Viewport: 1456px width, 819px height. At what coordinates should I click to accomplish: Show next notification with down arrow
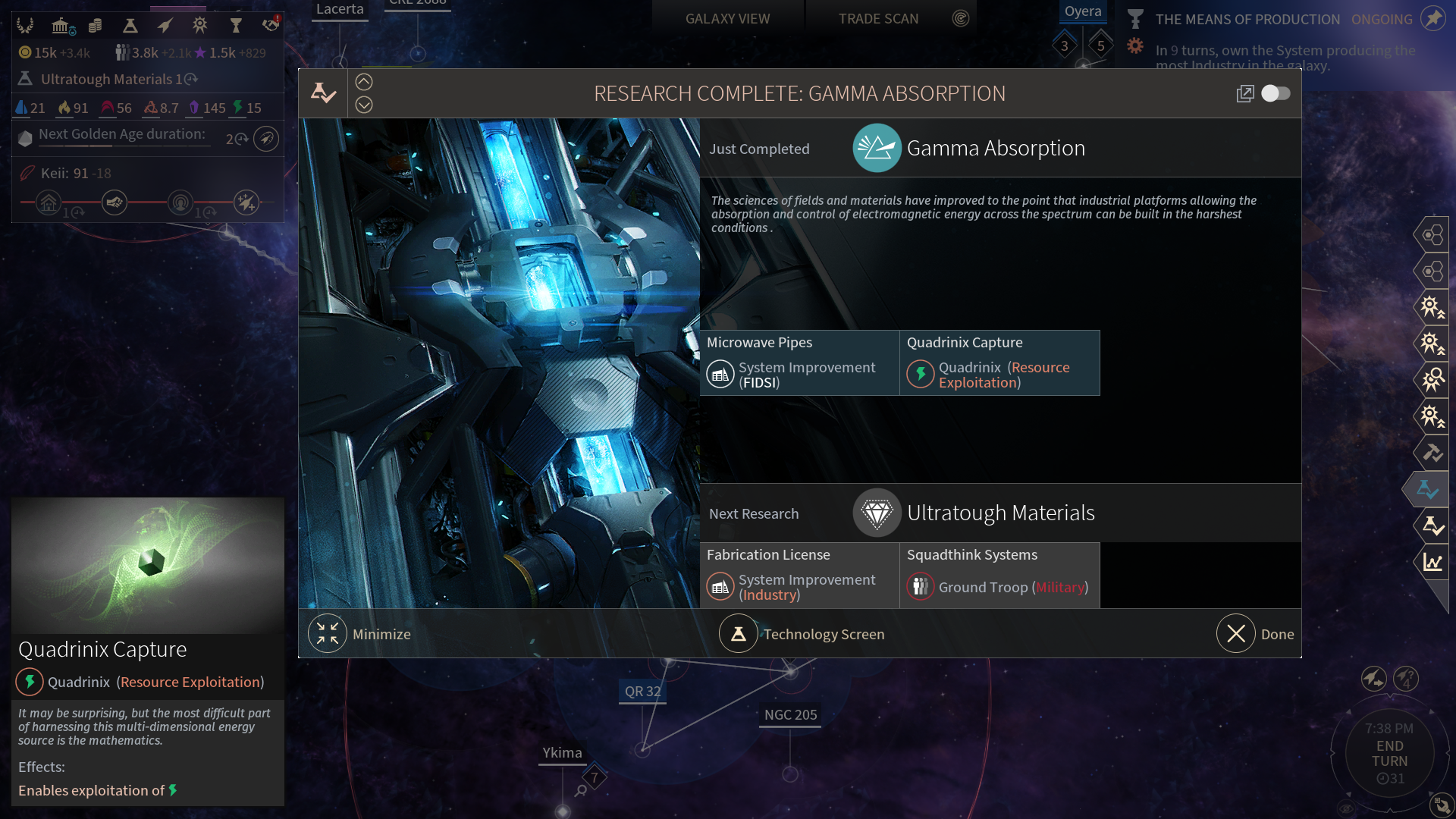coord(364,105)
